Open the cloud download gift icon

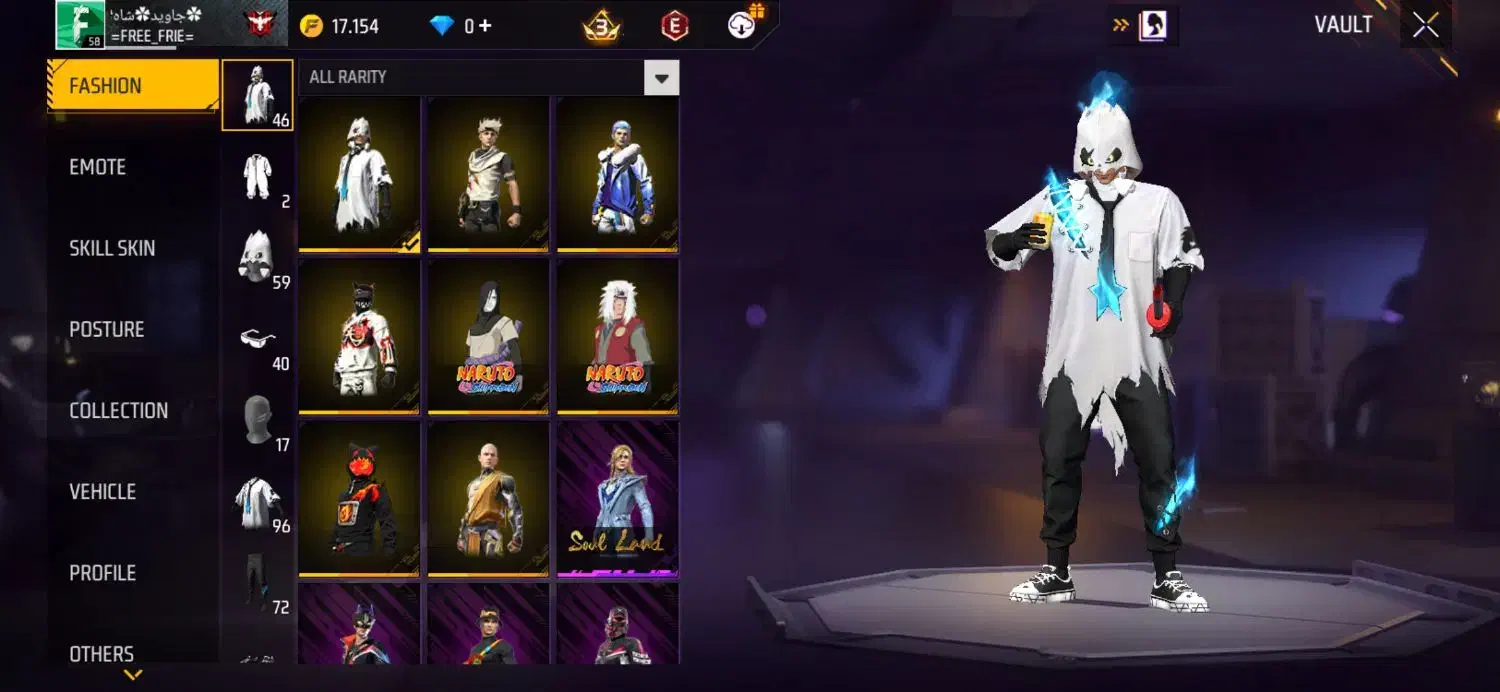tap(743, 24)
